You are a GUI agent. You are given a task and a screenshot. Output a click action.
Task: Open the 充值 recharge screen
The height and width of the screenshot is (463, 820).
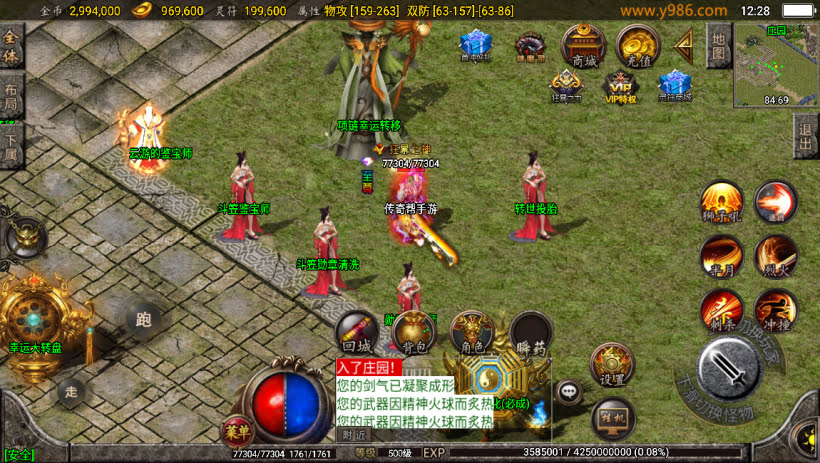coord(637,45)
